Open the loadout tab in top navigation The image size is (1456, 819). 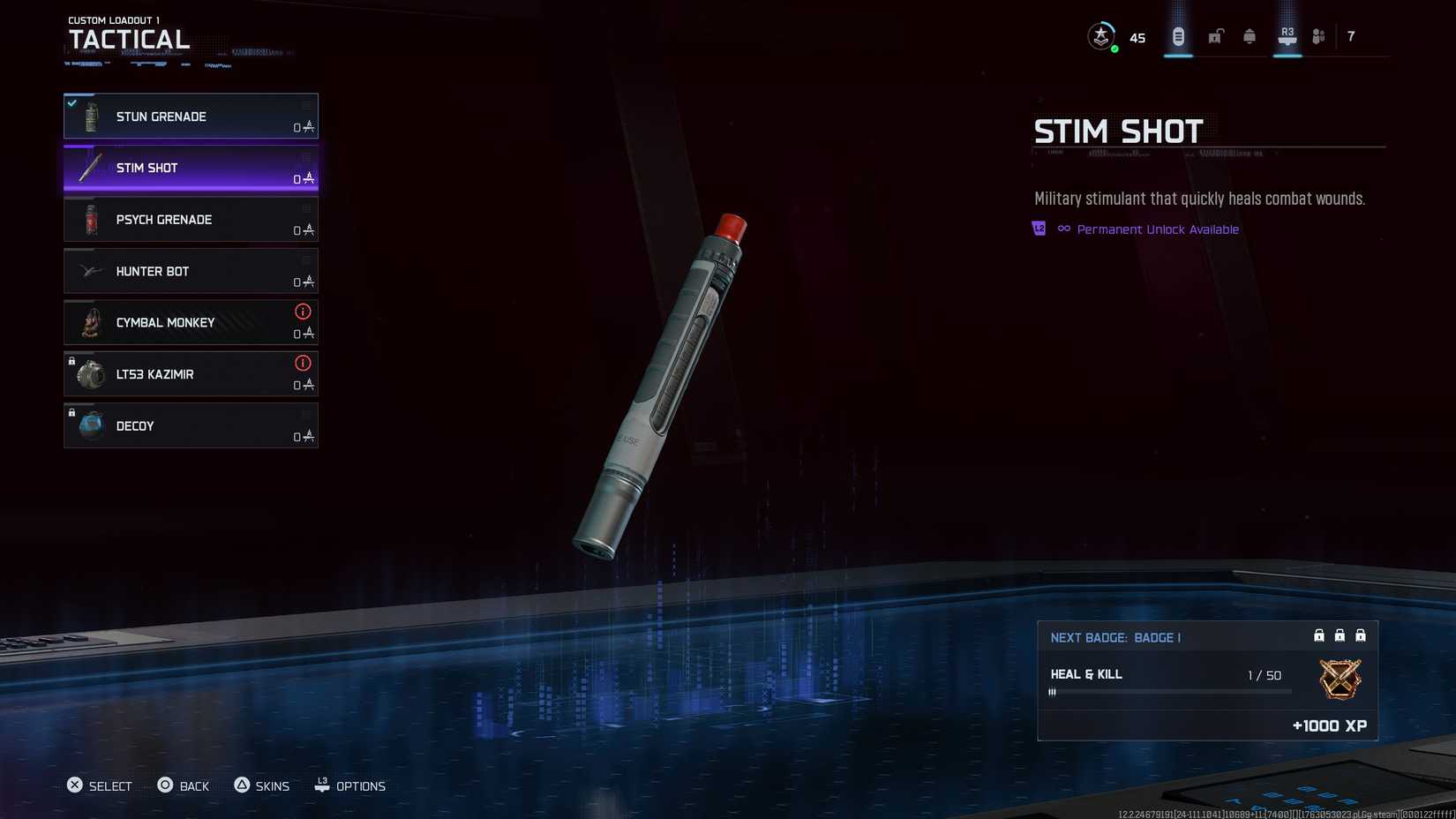point(1177,36)
